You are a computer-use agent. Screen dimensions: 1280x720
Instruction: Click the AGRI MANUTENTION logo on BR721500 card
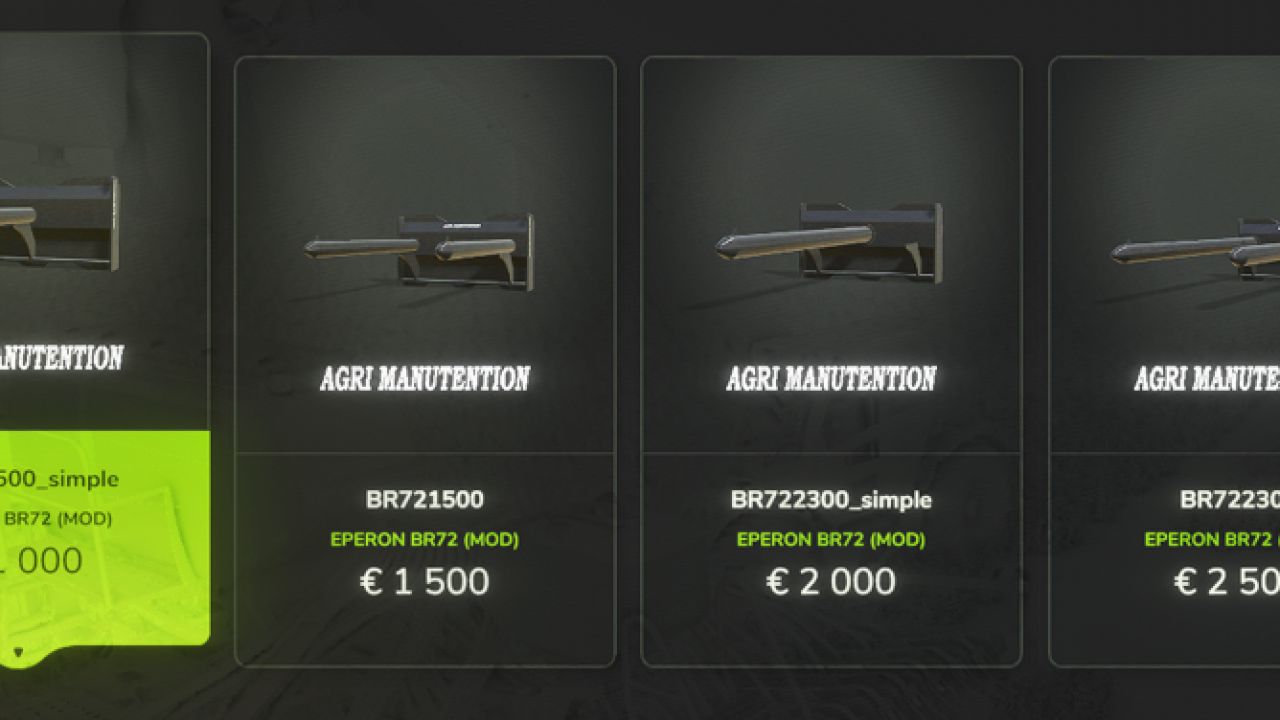424,379
